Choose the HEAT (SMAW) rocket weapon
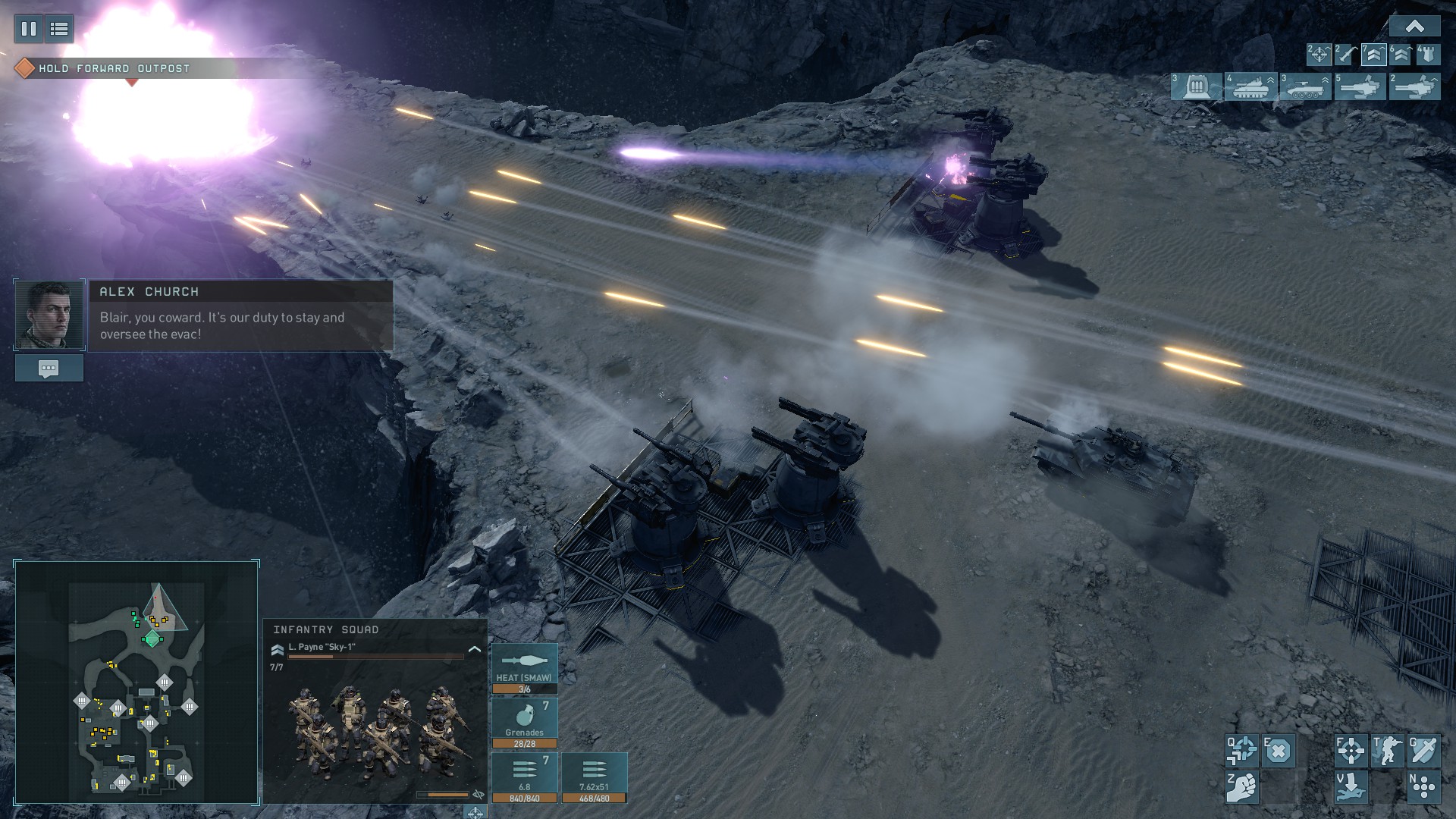The image size is (1456, 819). 524,668
